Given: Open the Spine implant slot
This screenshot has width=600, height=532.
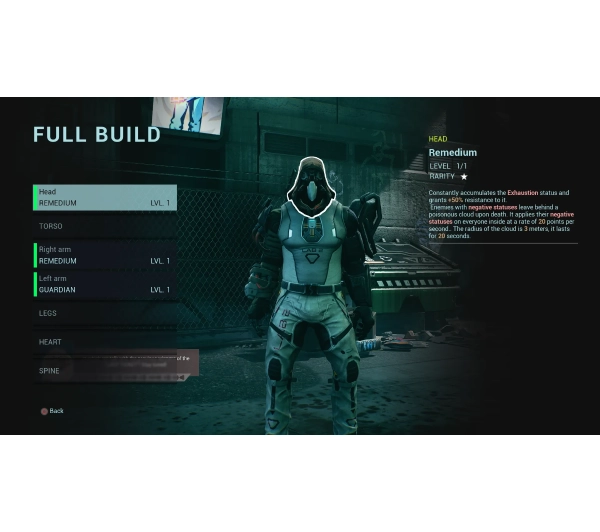Looking at the screenshot, I should 105,370.
